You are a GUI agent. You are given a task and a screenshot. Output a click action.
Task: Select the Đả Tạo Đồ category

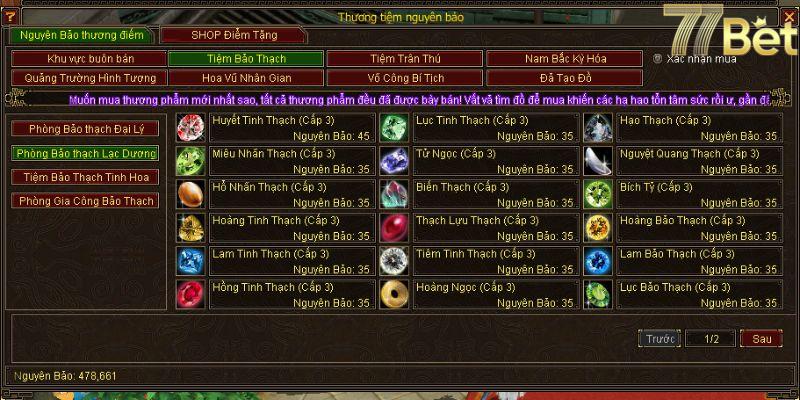click(x=564, y=77)
